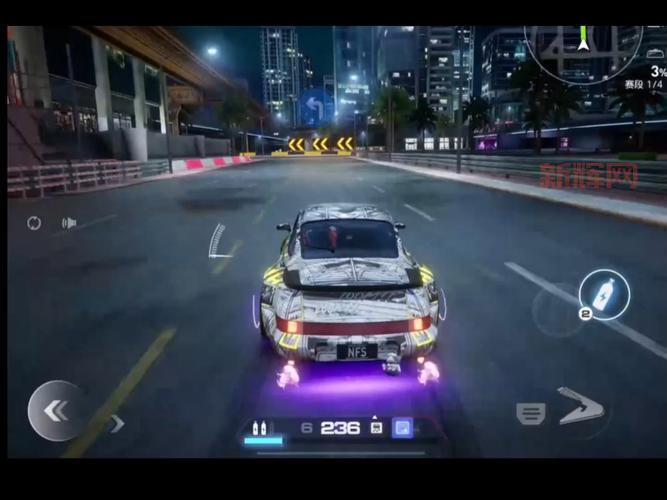Viewport: 667px width, 500px height.
Task: Sound the horn using the horn icon
Action: point(68,223)
